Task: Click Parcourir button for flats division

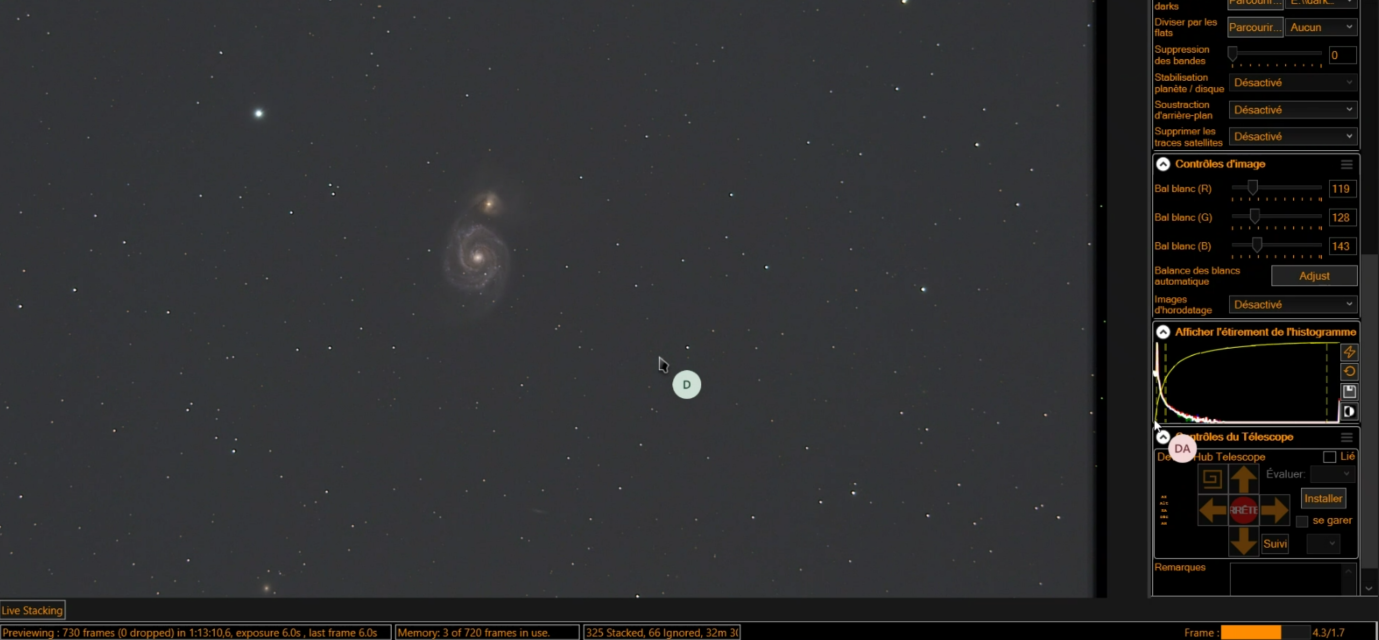Action: point(1255,27)
